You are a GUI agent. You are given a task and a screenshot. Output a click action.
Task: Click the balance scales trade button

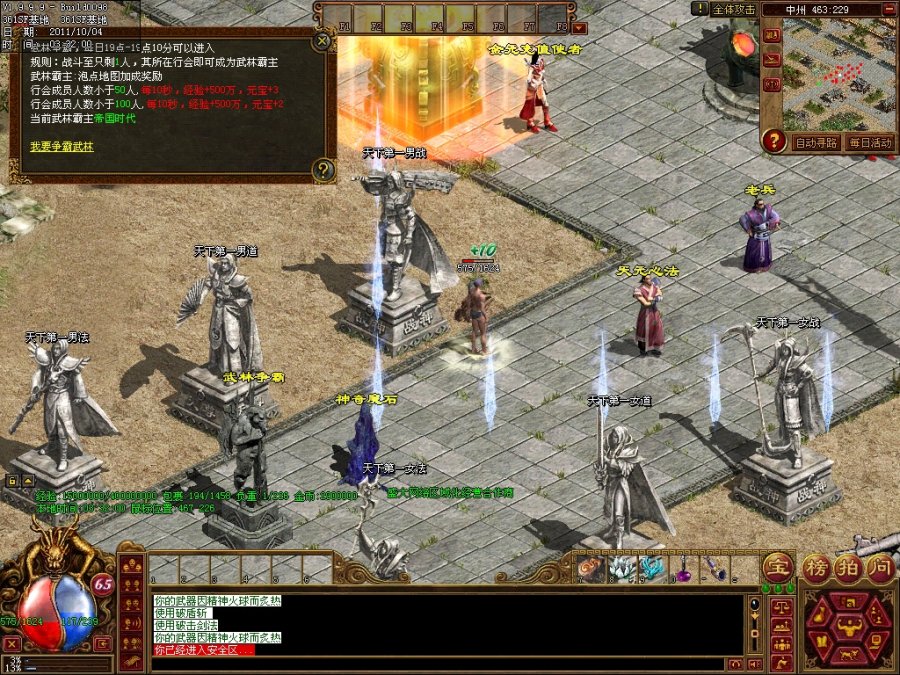coord(783,607)
